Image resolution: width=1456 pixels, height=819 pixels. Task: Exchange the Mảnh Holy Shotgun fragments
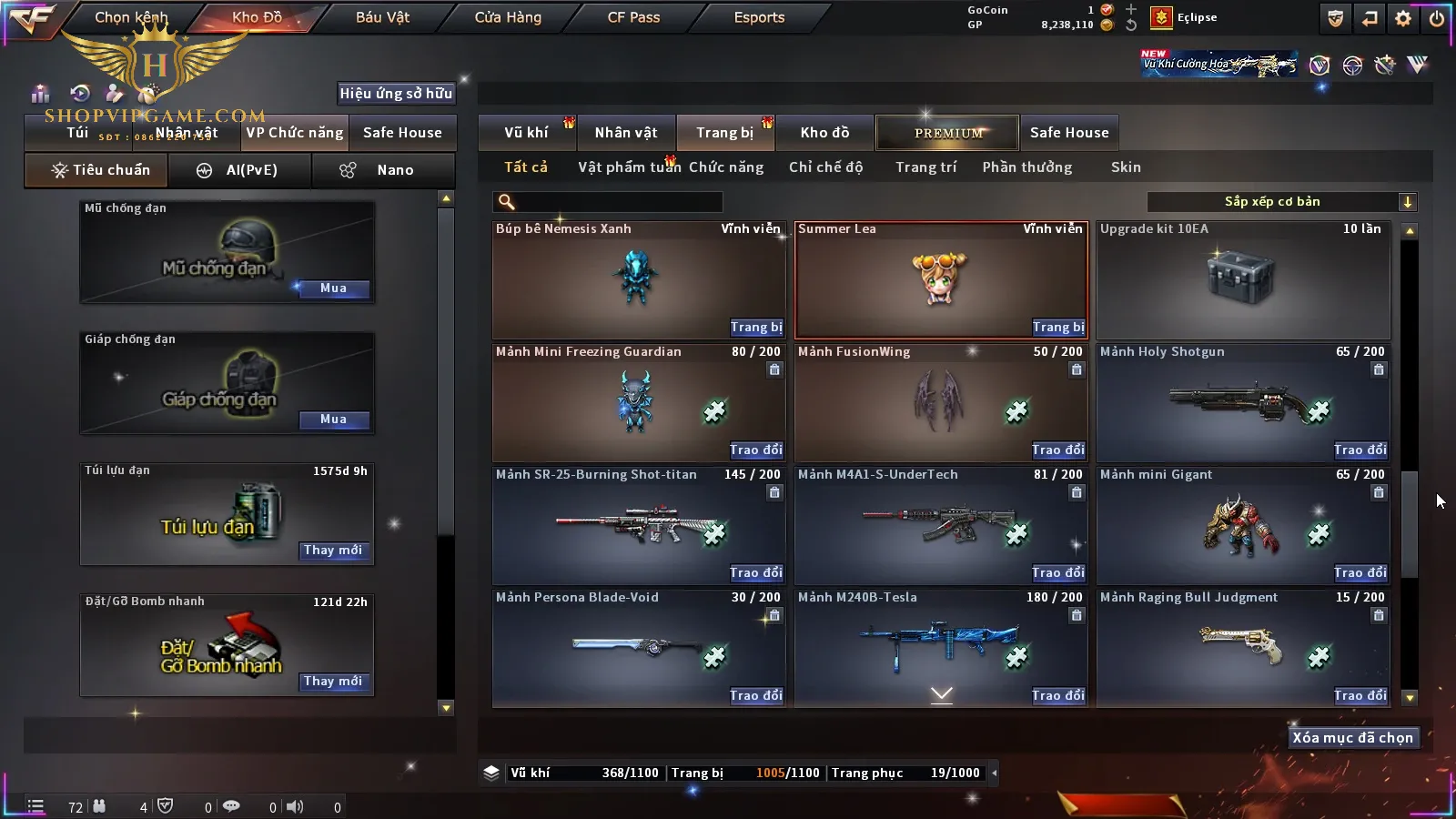click(x=1360, y=450)
